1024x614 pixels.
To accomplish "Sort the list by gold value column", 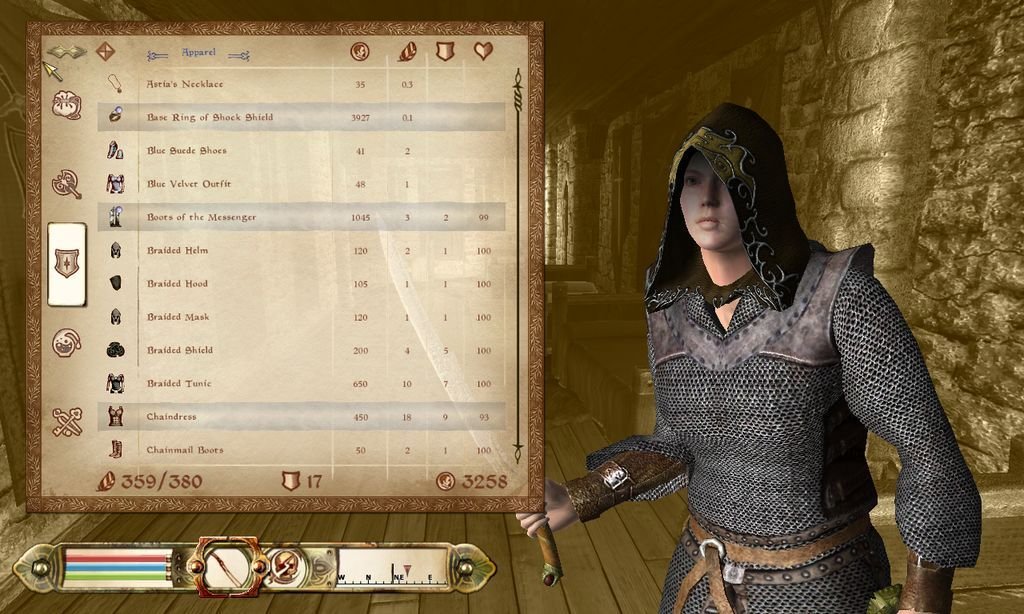I will [360, 51].
